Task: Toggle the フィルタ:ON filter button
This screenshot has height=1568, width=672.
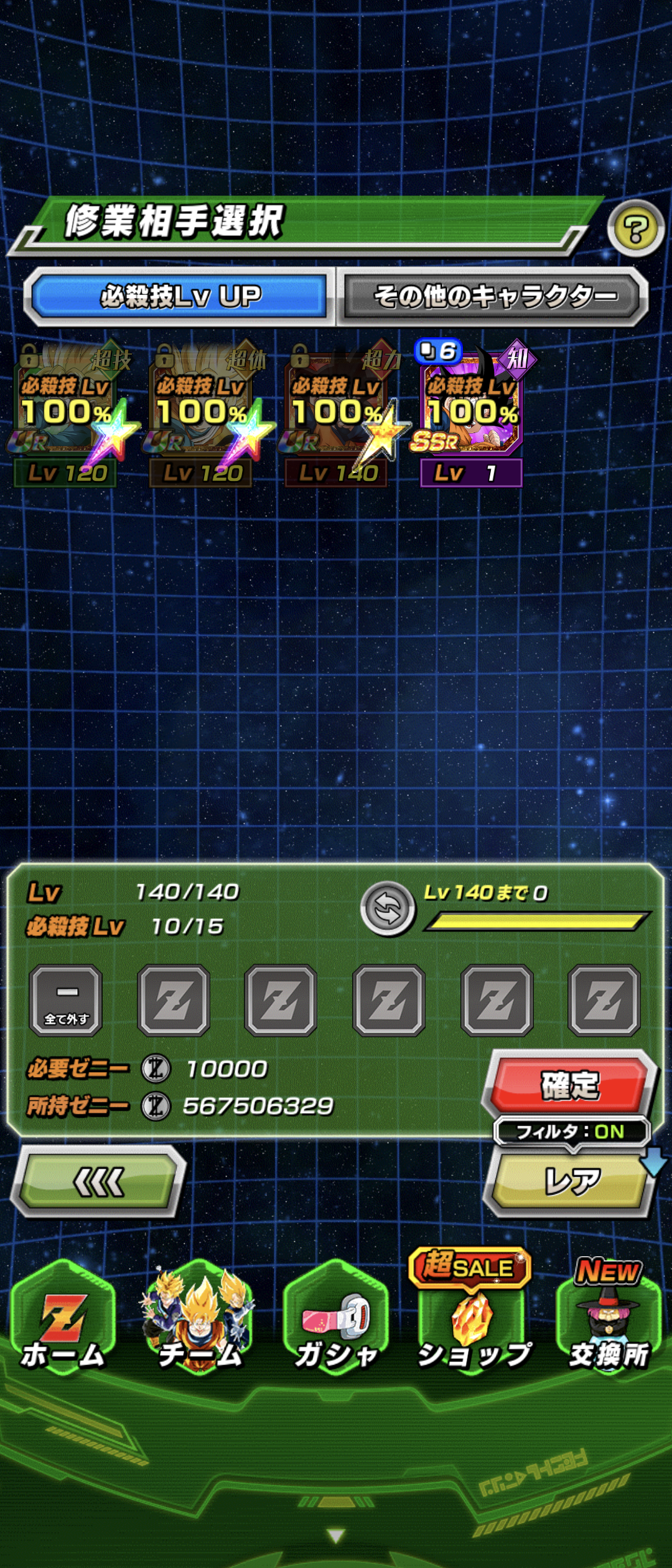Action: pos(571,1131)
